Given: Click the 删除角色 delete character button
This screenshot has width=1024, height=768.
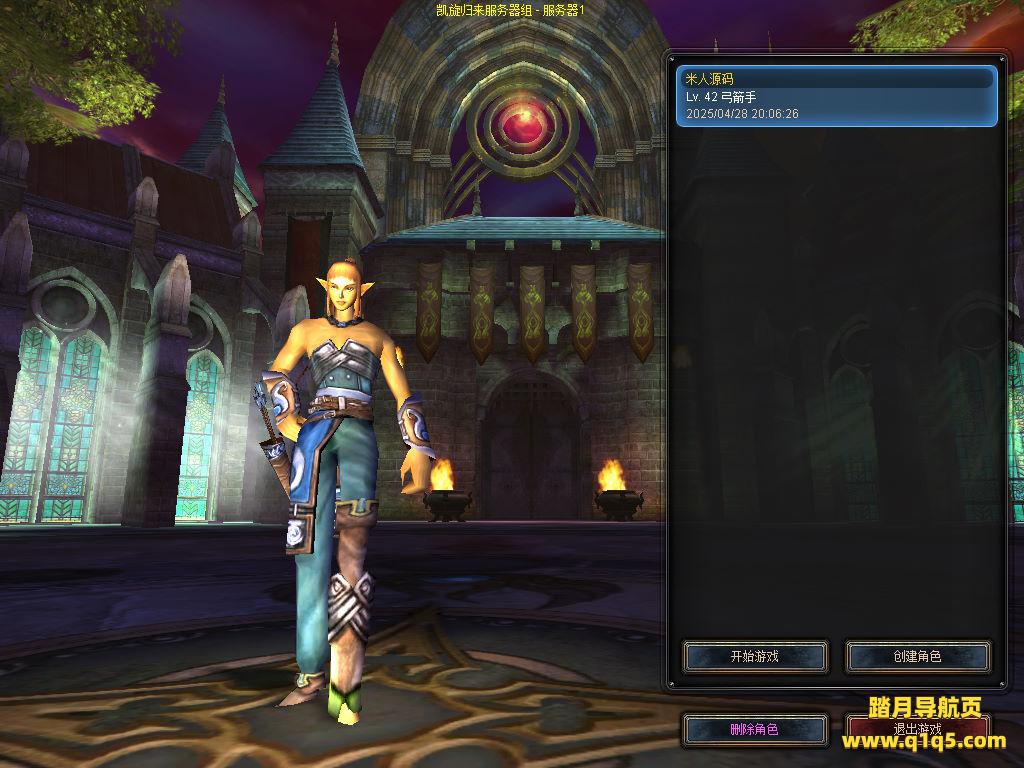Looking at the screenshot, I should coord(755,730).
